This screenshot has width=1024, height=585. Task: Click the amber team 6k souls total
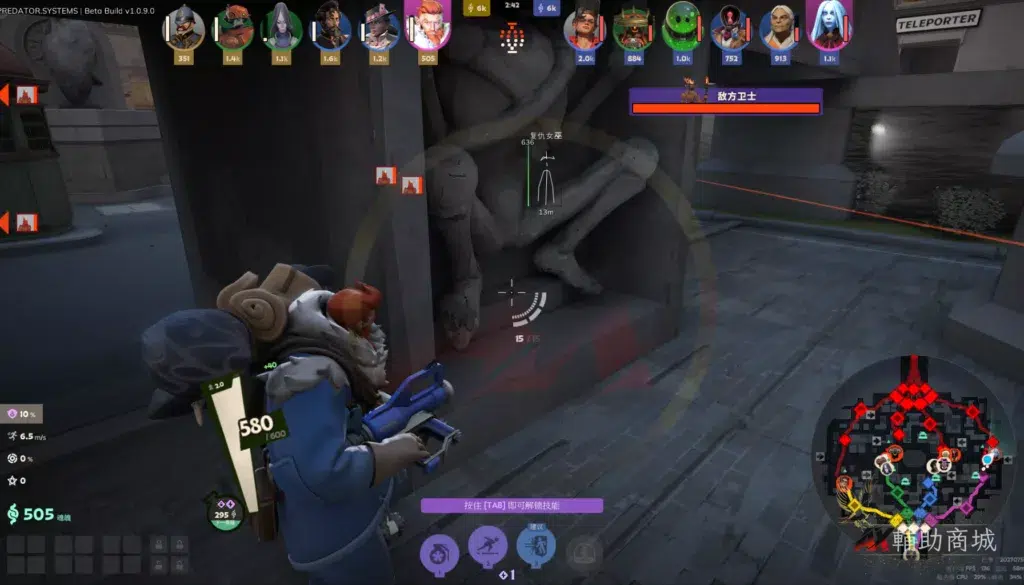478,8
